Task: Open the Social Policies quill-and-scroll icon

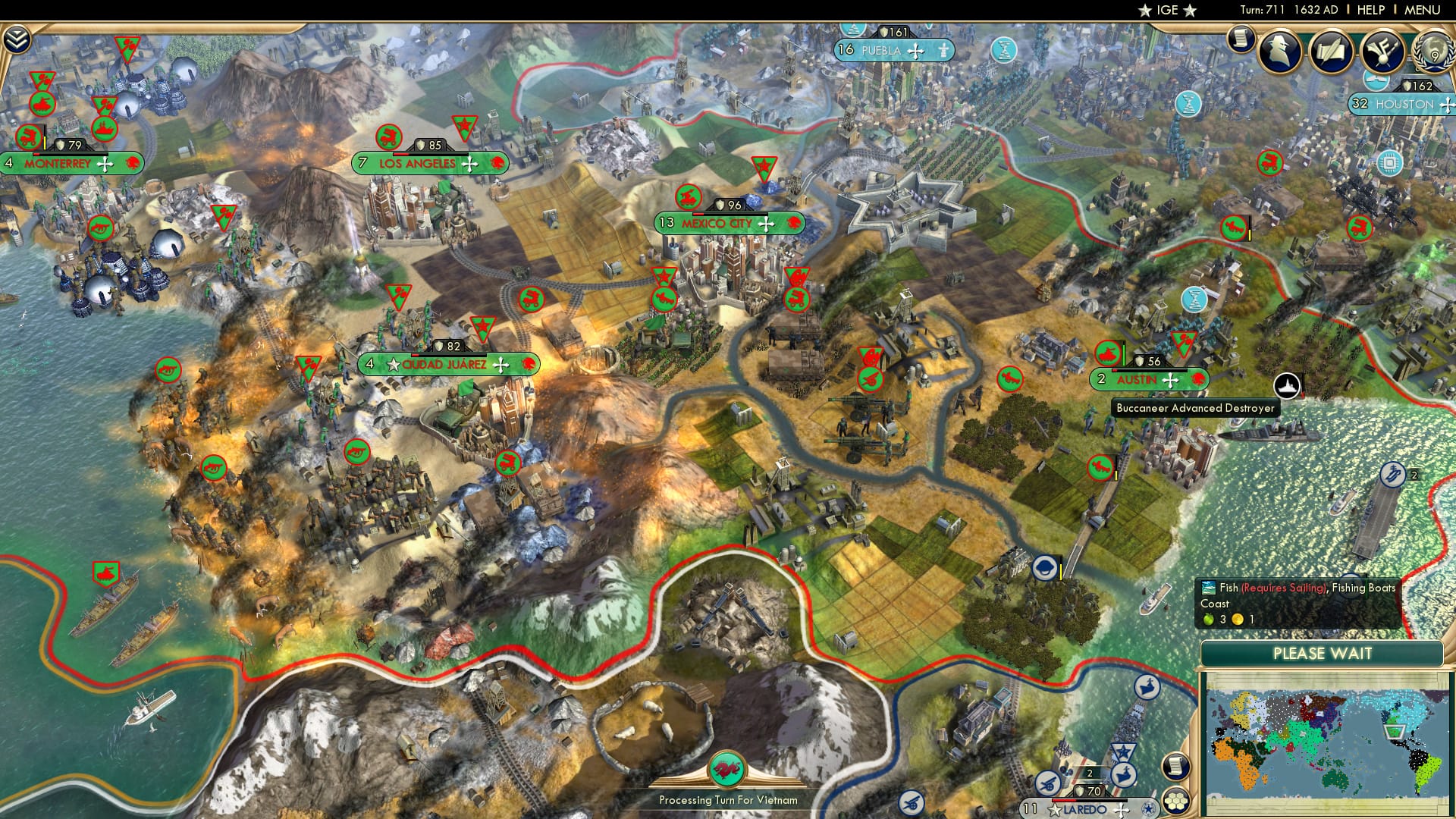Action: click(x=1331, y=52)
